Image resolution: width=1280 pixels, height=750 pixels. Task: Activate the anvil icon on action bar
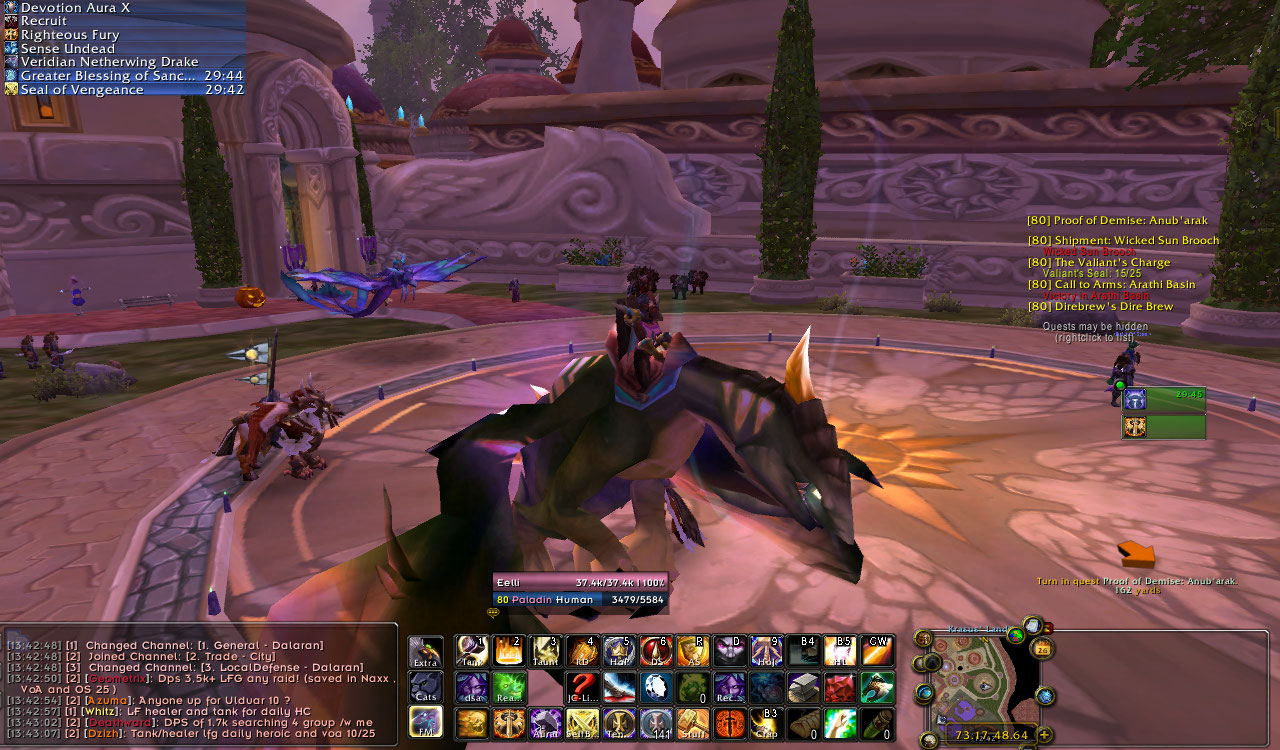[802, 687]
